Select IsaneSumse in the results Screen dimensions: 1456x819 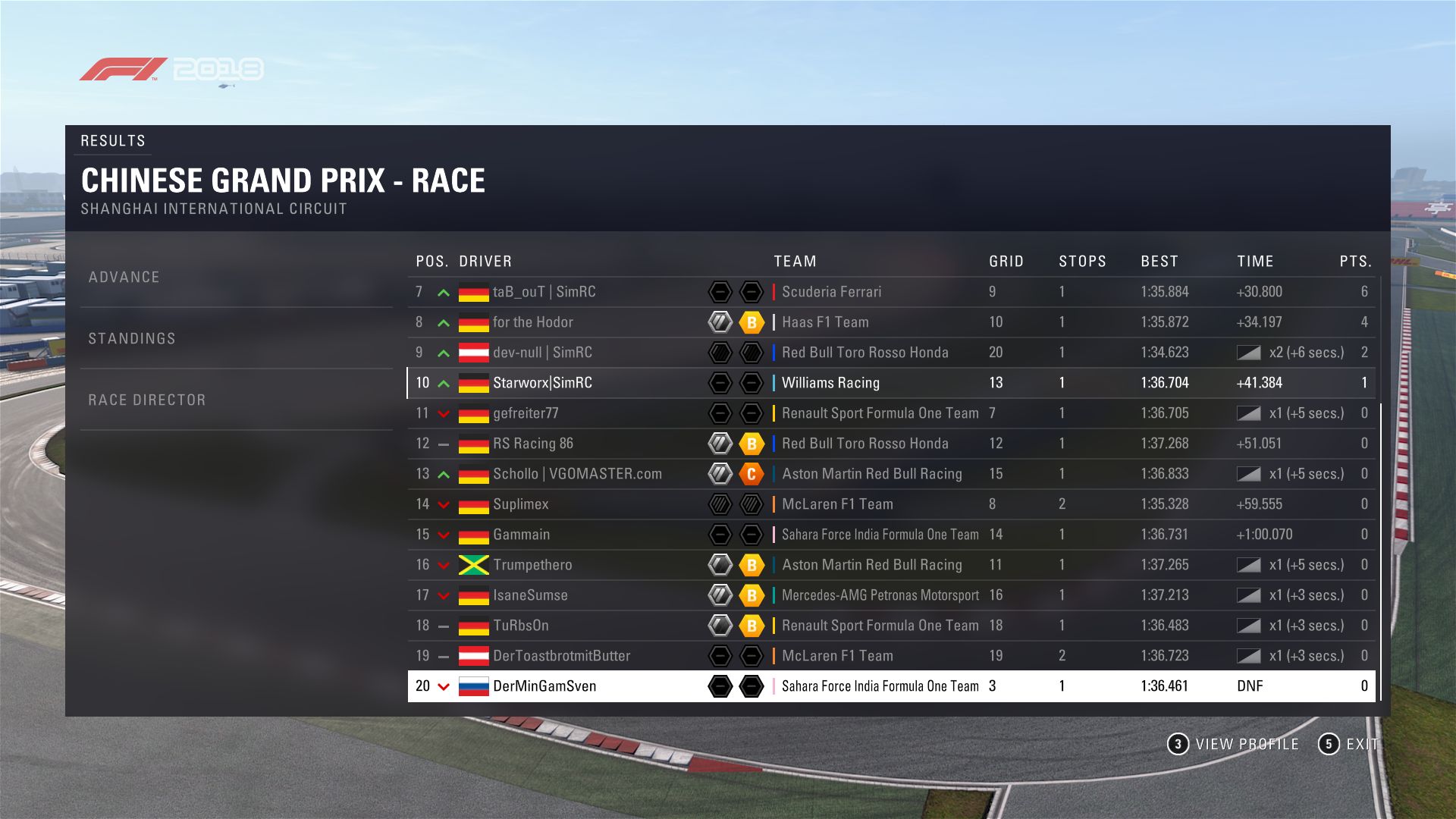(x=530, y=595)
